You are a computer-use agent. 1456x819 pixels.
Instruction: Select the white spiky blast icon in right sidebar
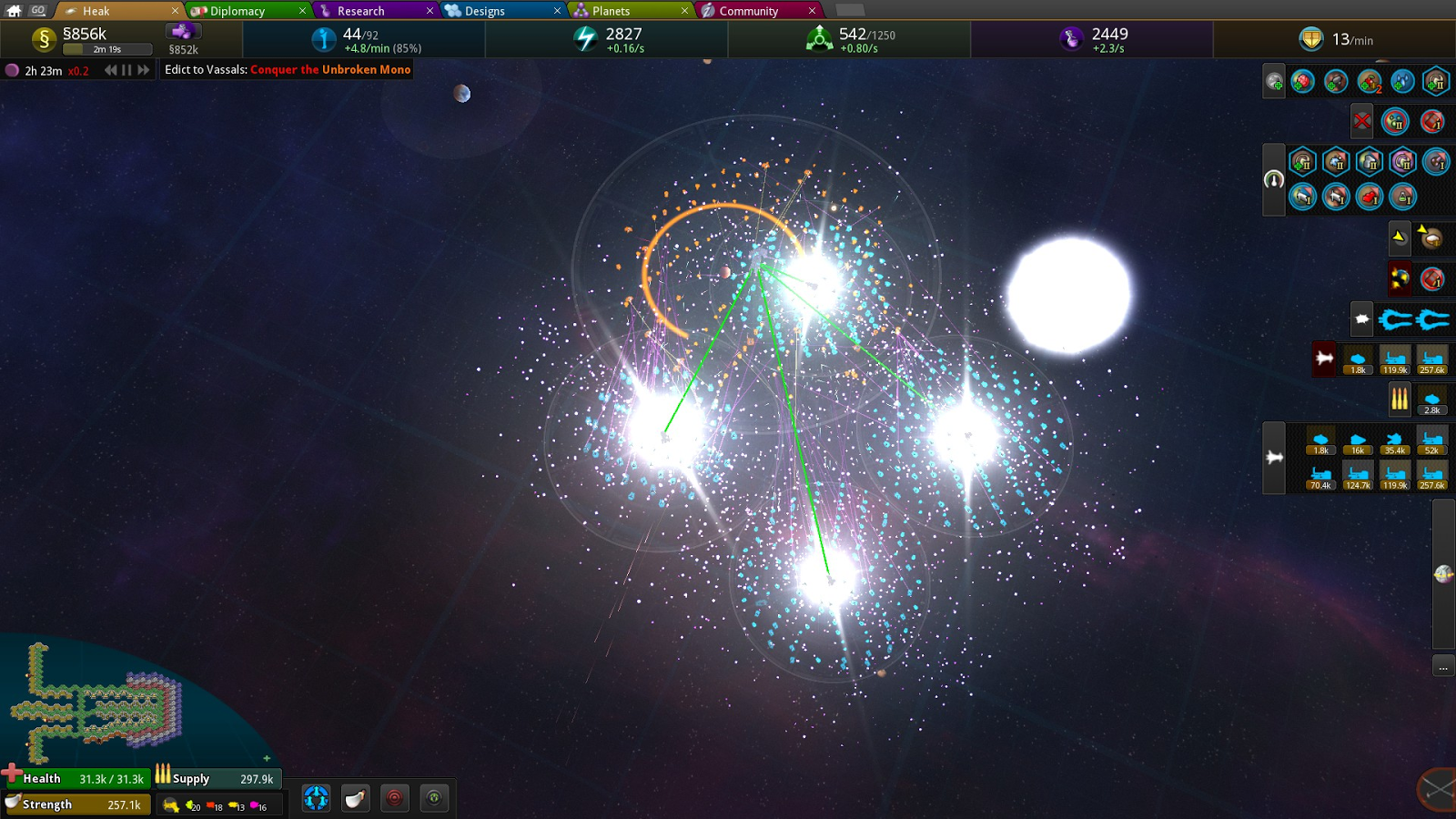[1362, 318]
